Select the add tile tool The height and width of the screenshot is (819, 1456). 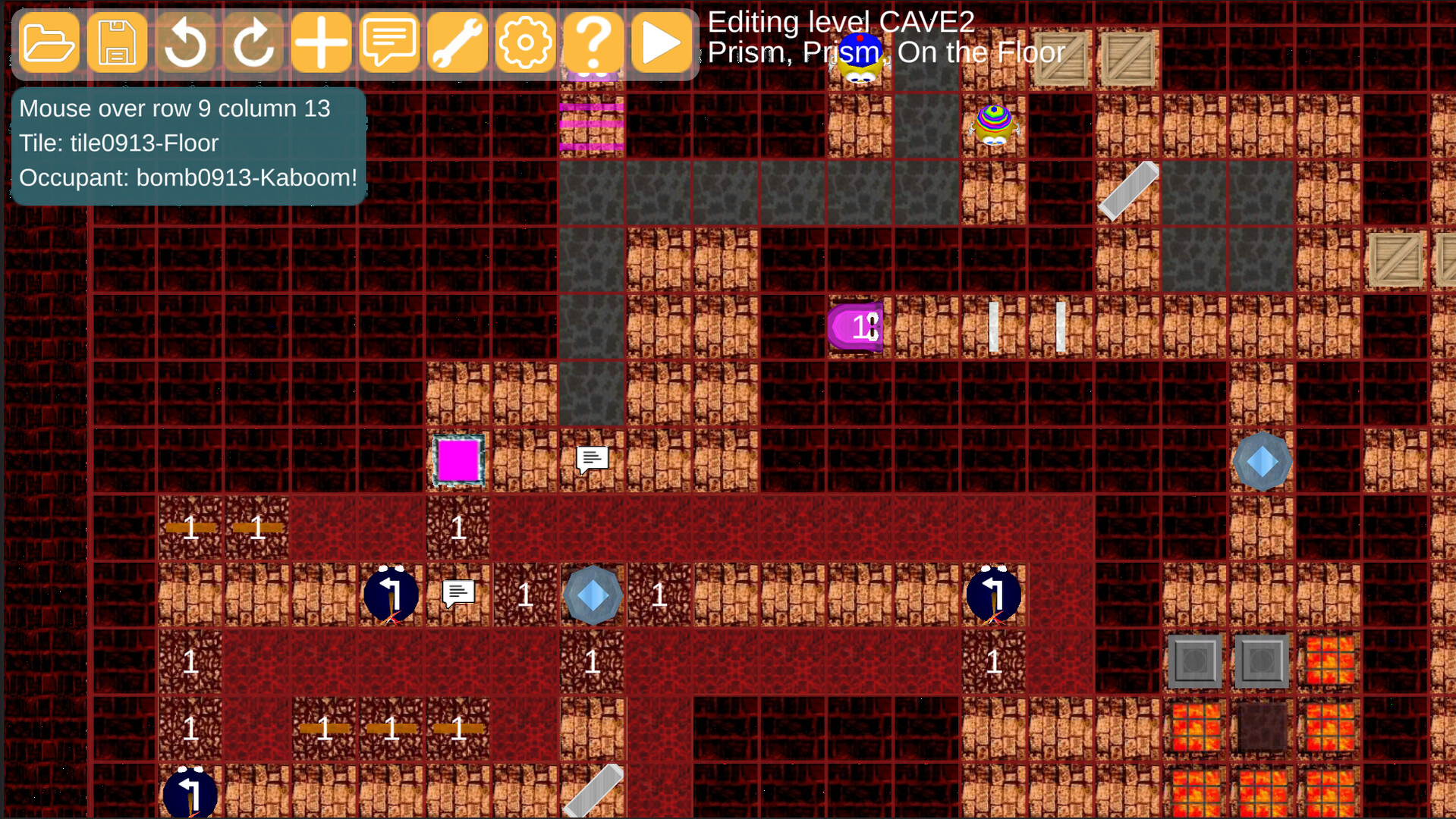(322, 42)
